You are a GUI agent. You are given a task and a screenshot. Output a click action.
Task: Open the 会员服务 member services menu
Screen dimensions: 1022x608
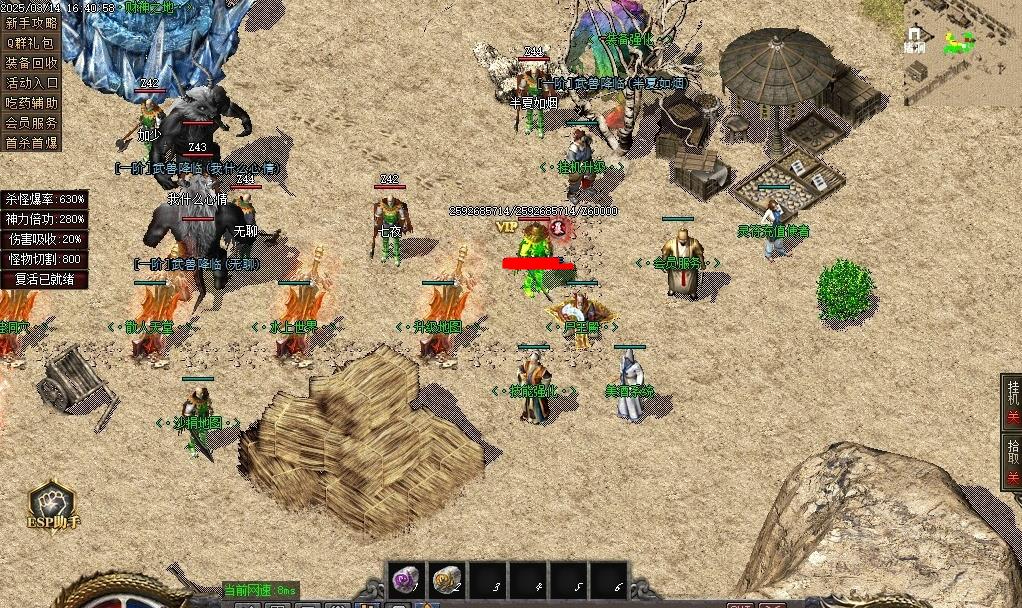(x=31, y=123)
